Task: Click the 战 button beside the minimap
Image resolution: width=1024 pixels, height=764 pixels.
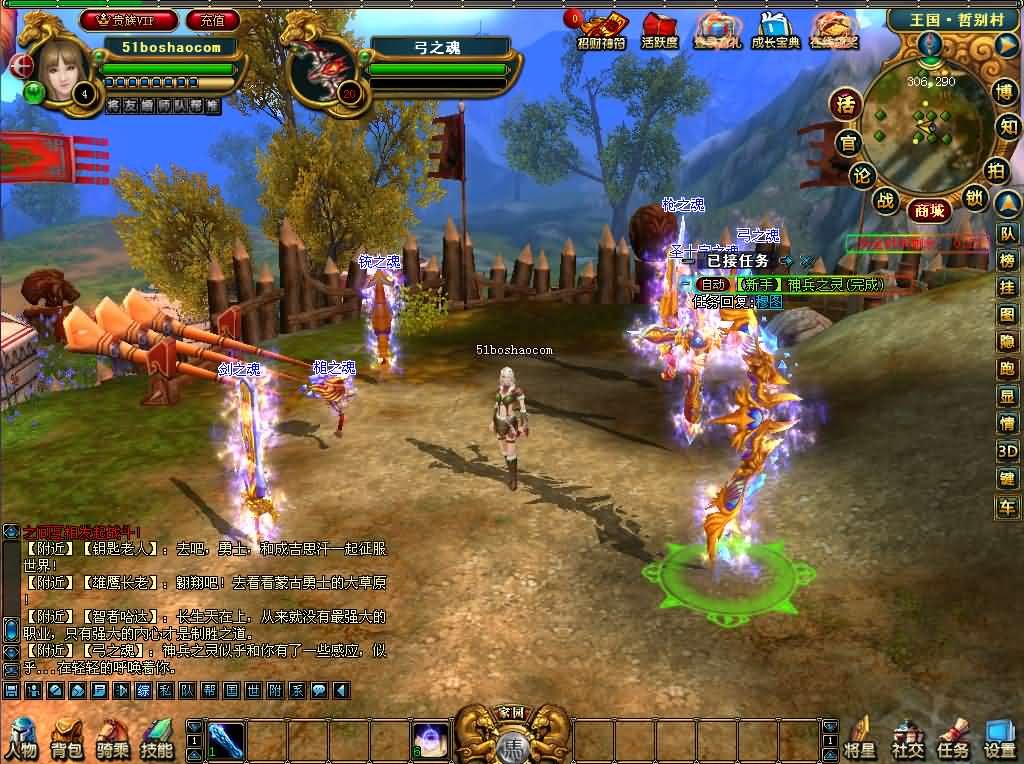Action: point(885,199)
